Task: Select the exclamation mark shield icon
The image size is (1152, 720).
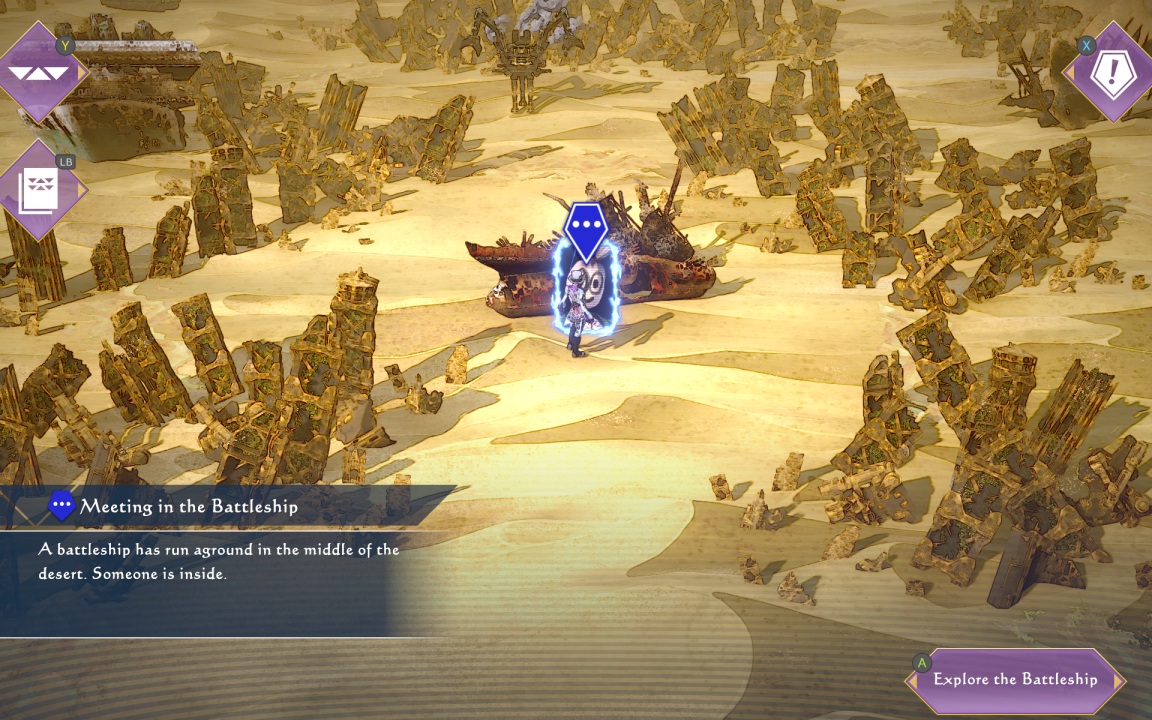Action: click(1112, 73)
